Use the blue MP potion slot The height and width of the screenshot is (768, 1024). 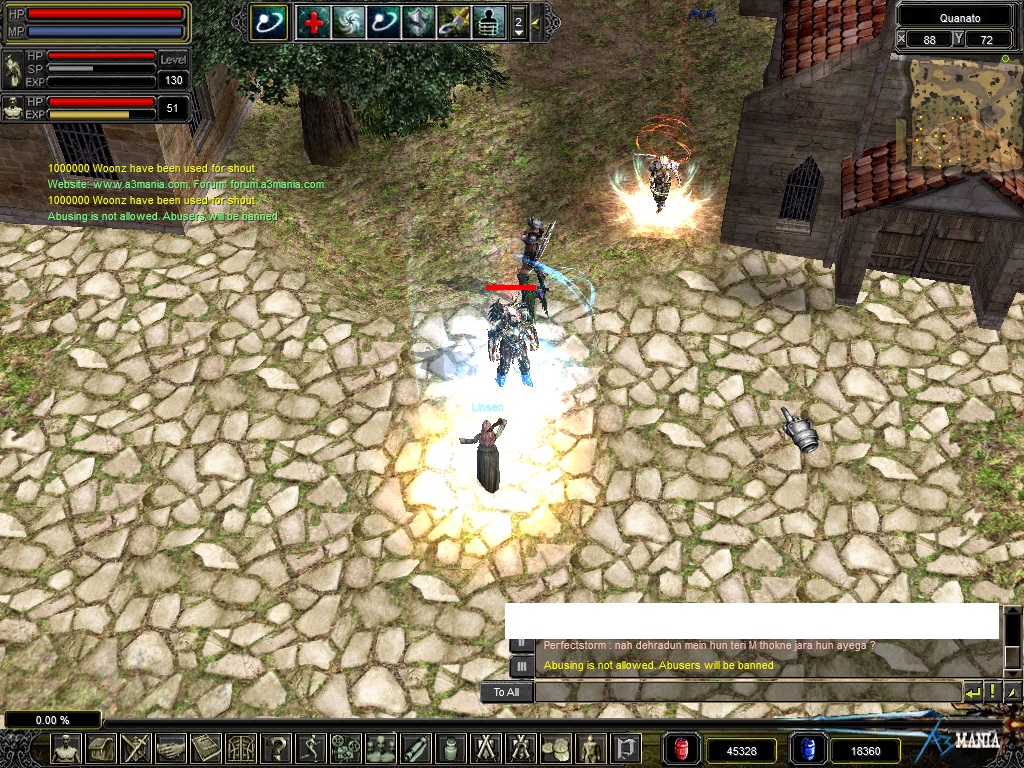click(806, 749)
